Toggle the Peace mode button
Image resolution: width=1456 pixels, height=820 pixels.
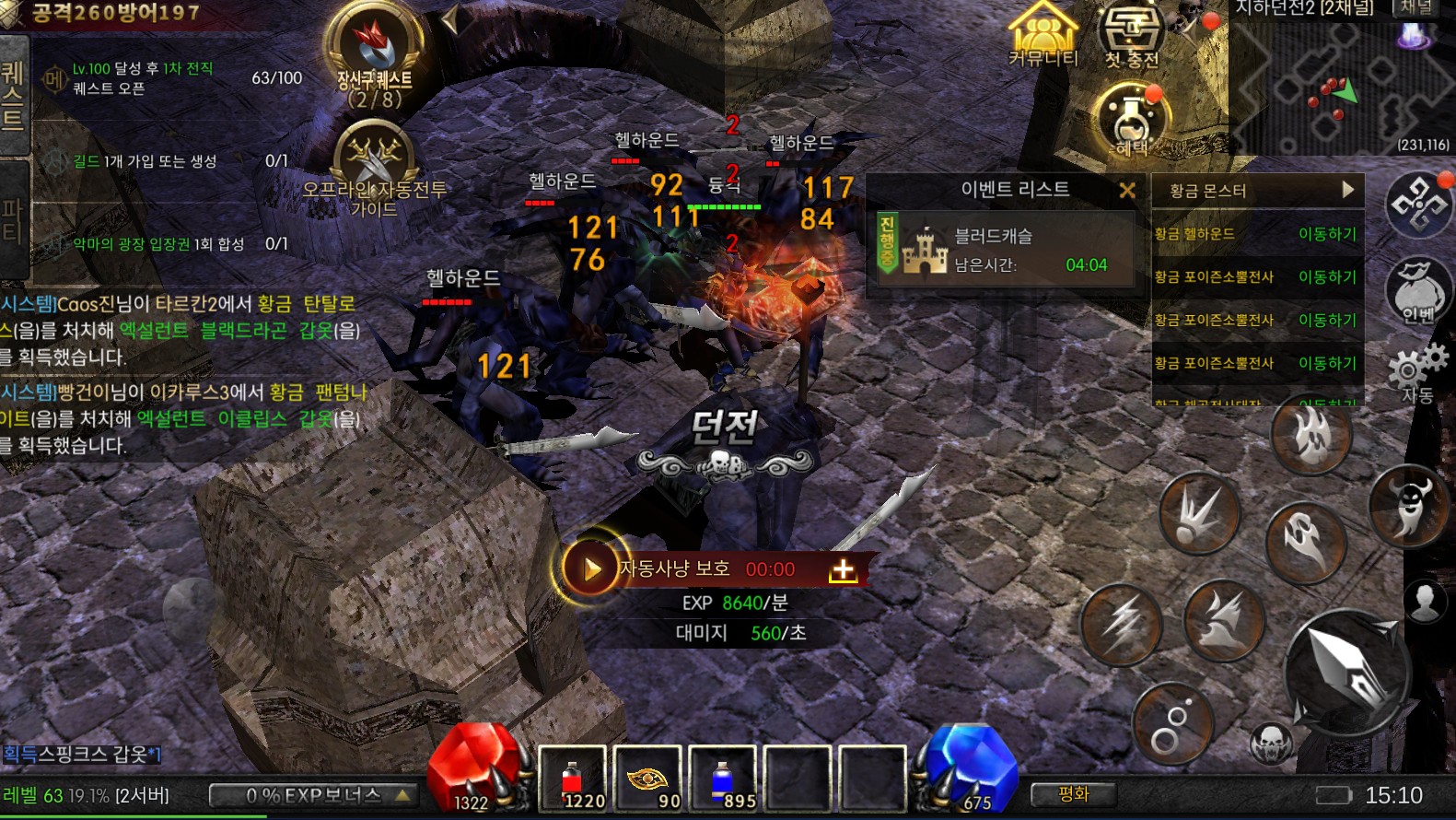[x=1074, y=794]
